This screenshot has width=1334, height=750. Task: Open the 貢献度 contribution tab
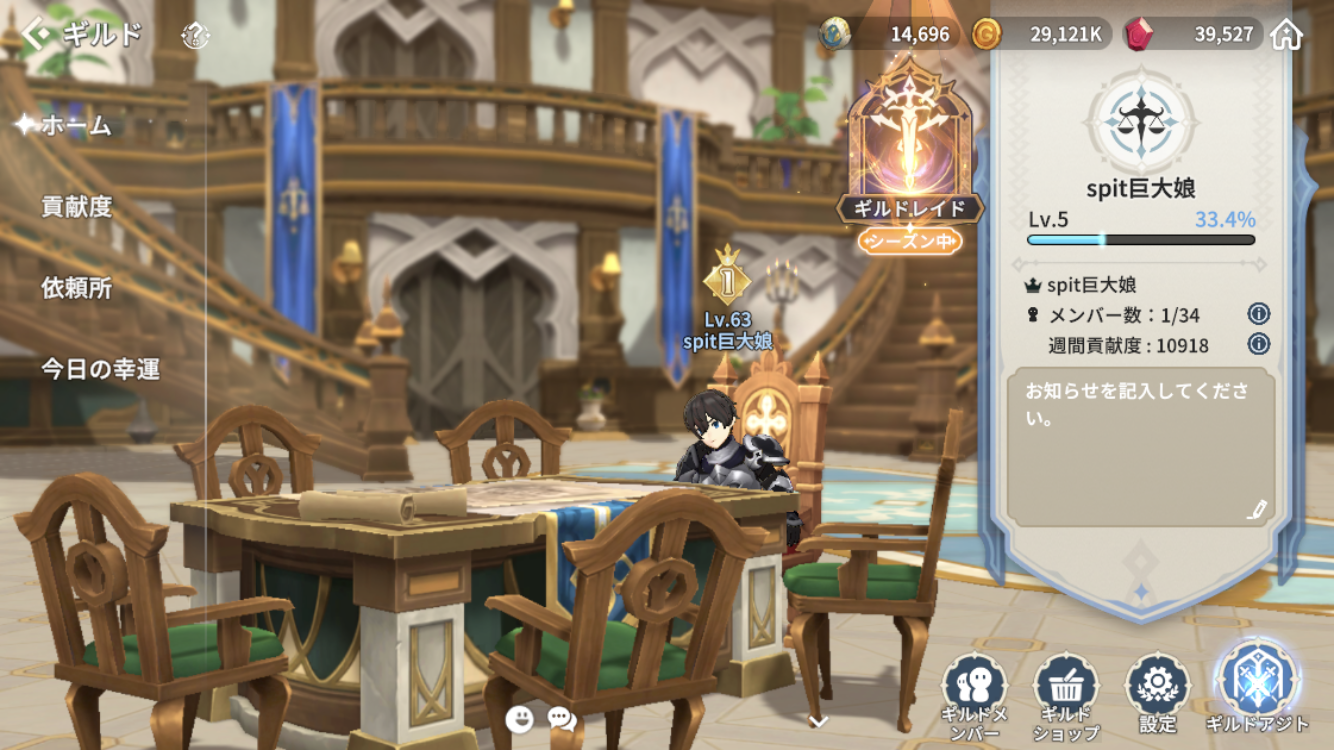[x=76, y=207]
